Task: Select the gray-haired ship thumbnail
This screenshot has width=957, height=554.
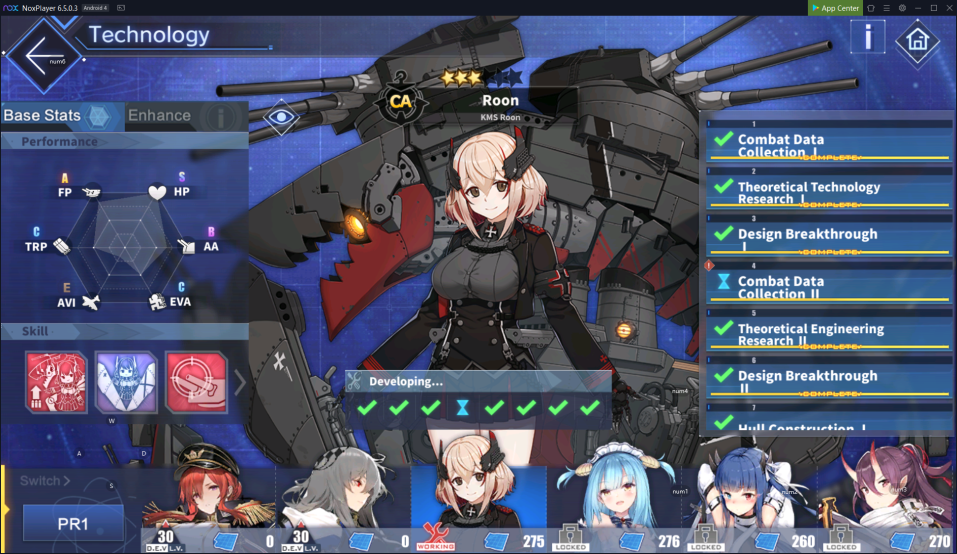Action: click(x=343, y=495)
